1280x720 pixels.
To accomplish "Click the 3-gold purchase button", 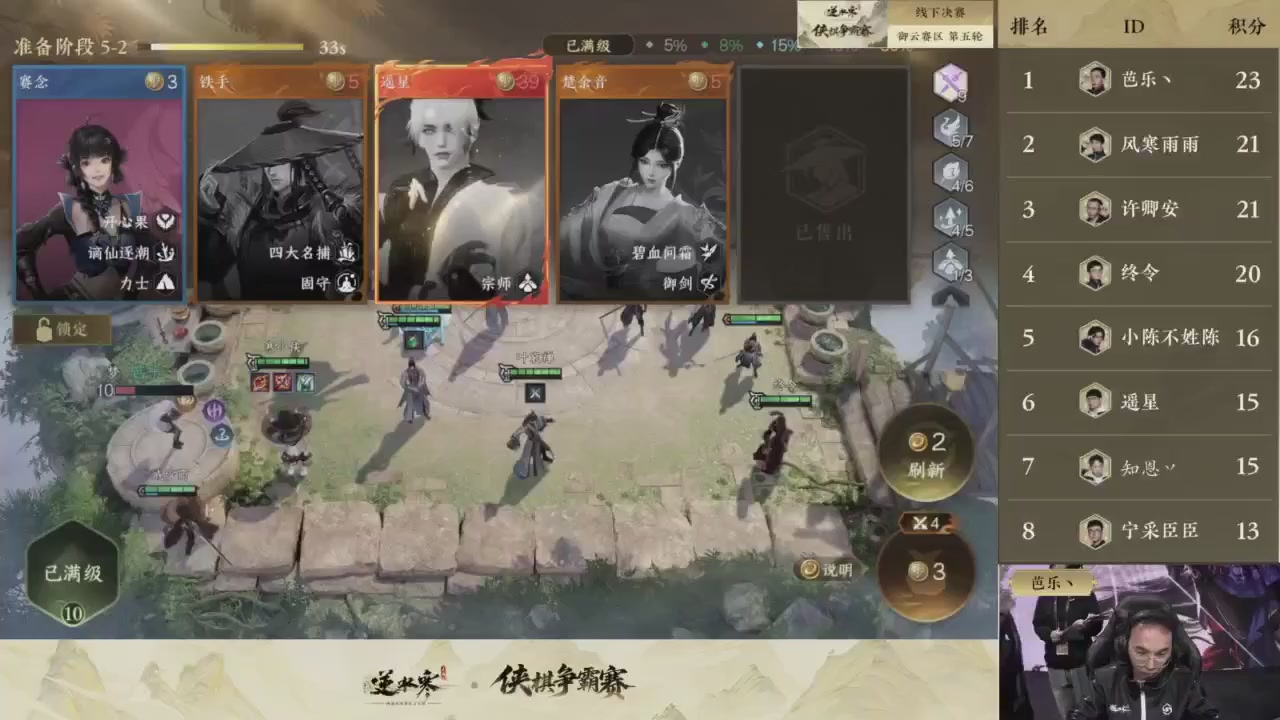I will tap(925, 572).
